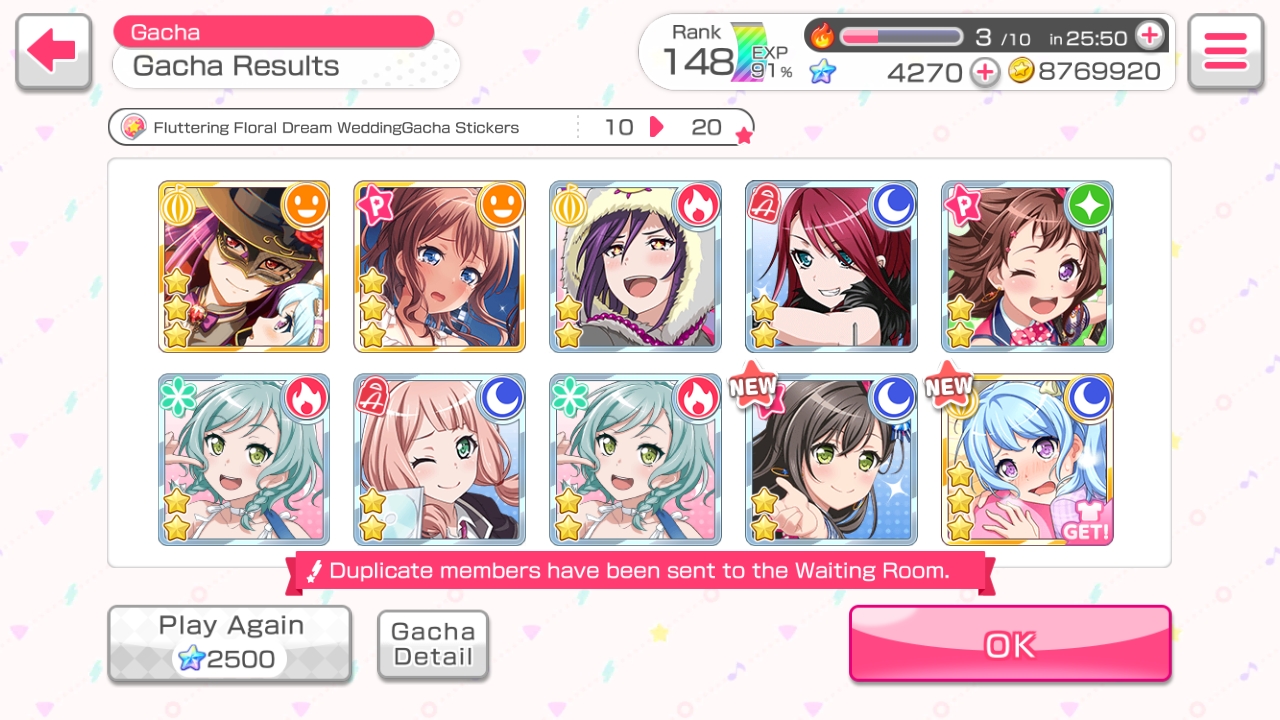Go back with the red arrow button
1280x720 pixels.
click(53, 52)
